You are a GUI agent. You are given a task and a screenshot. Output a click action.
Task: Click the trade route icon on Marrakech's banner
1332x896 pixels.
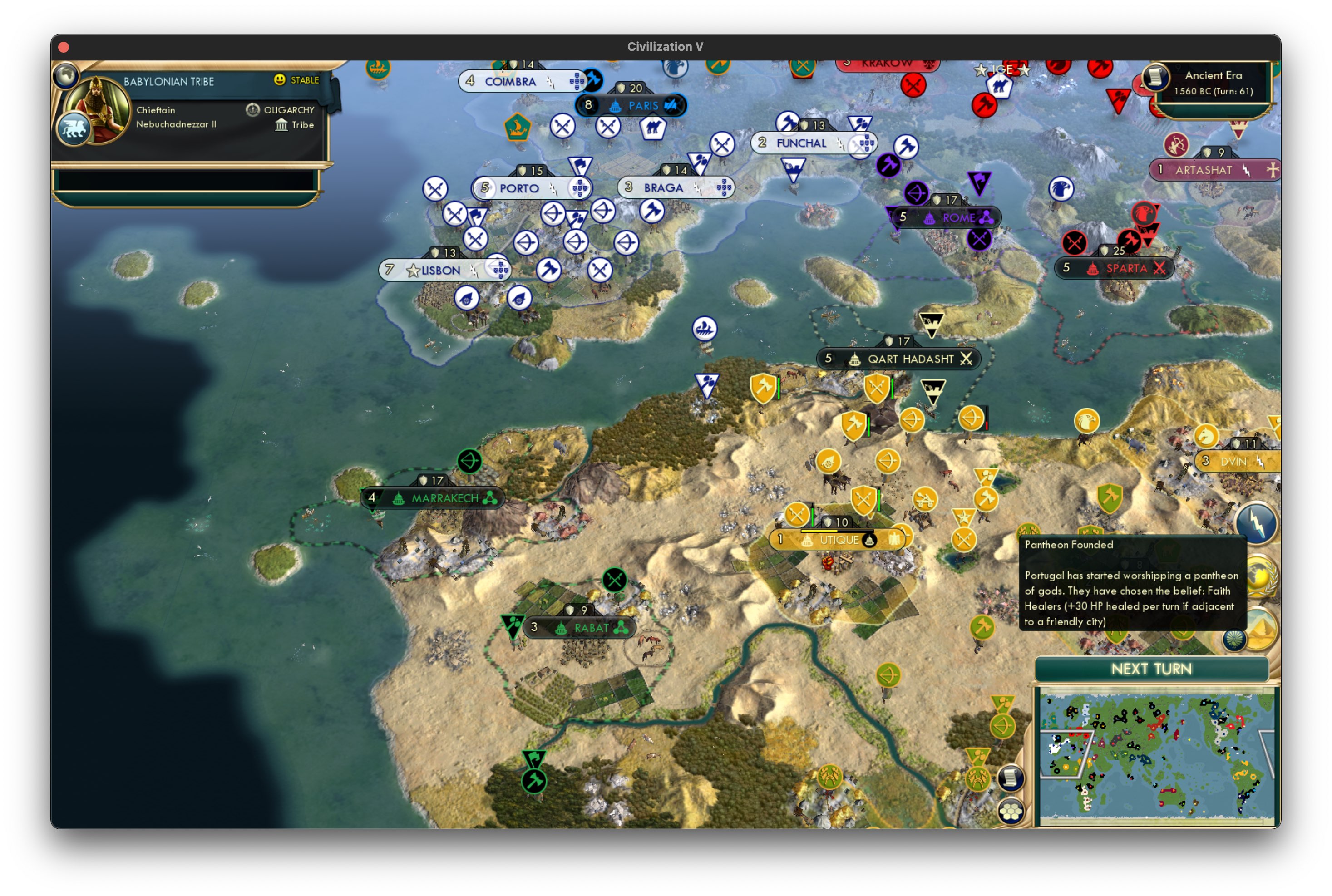(489, 498)
